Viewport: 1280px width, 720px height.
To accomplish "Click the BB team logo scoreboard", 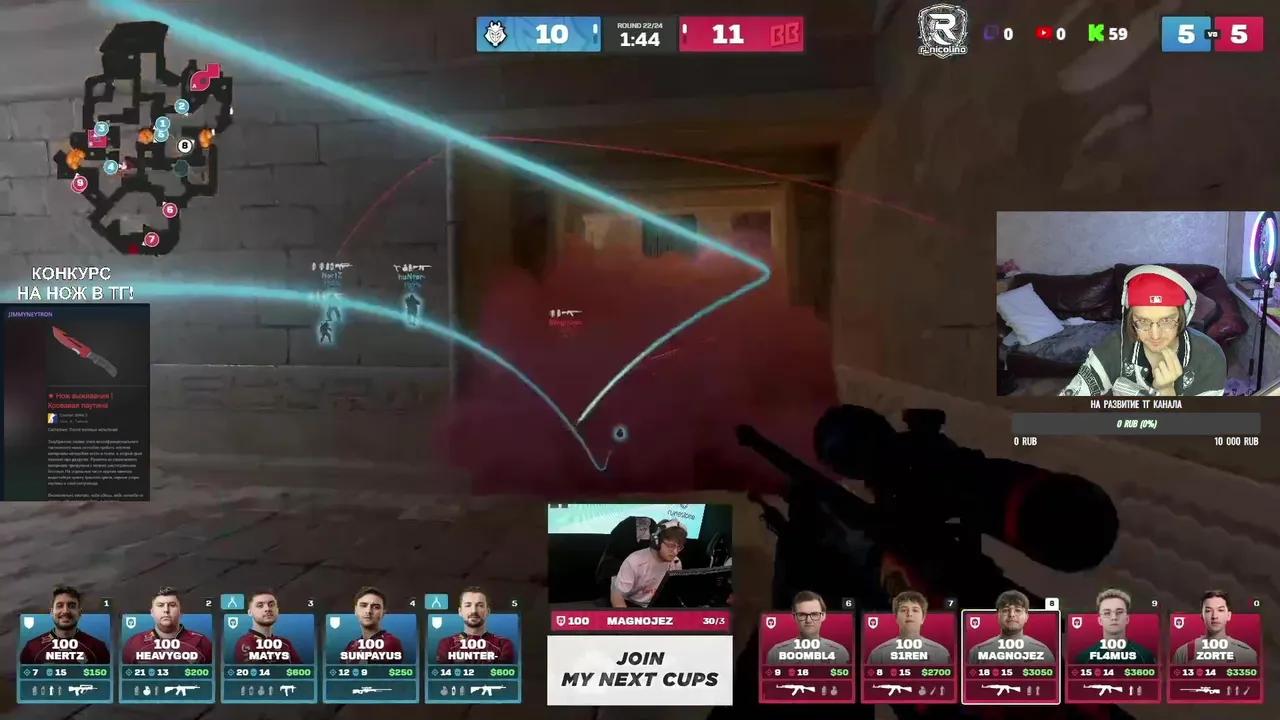I will pos(783,34).
